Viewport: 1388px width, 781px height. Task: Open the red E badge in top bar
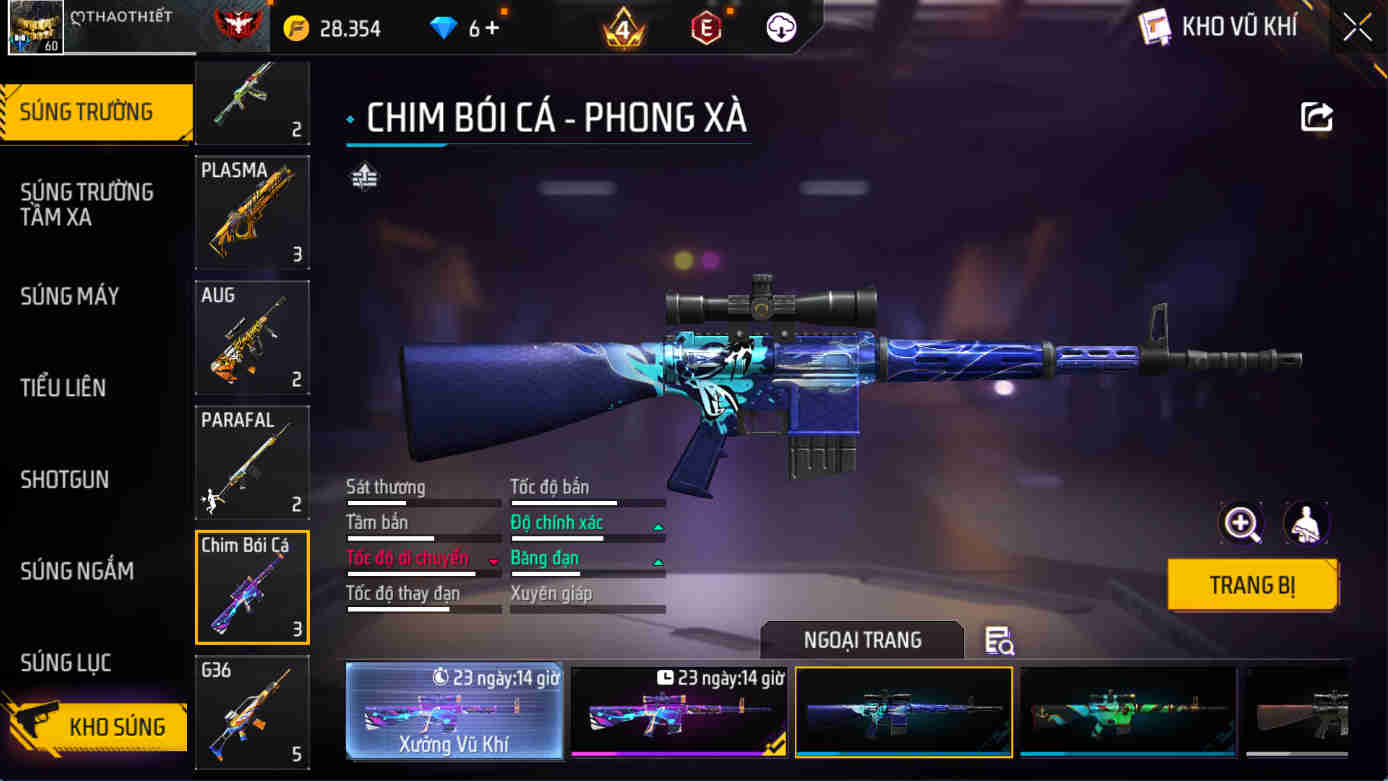pos(706,27)
